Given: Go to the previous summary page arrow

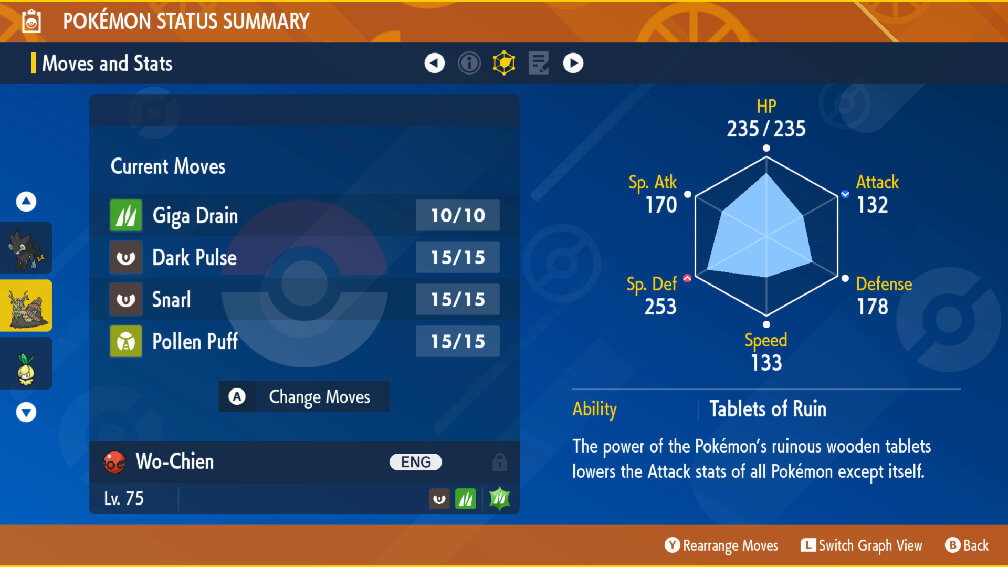Looking at the screenshot, I should pos(434,64).
